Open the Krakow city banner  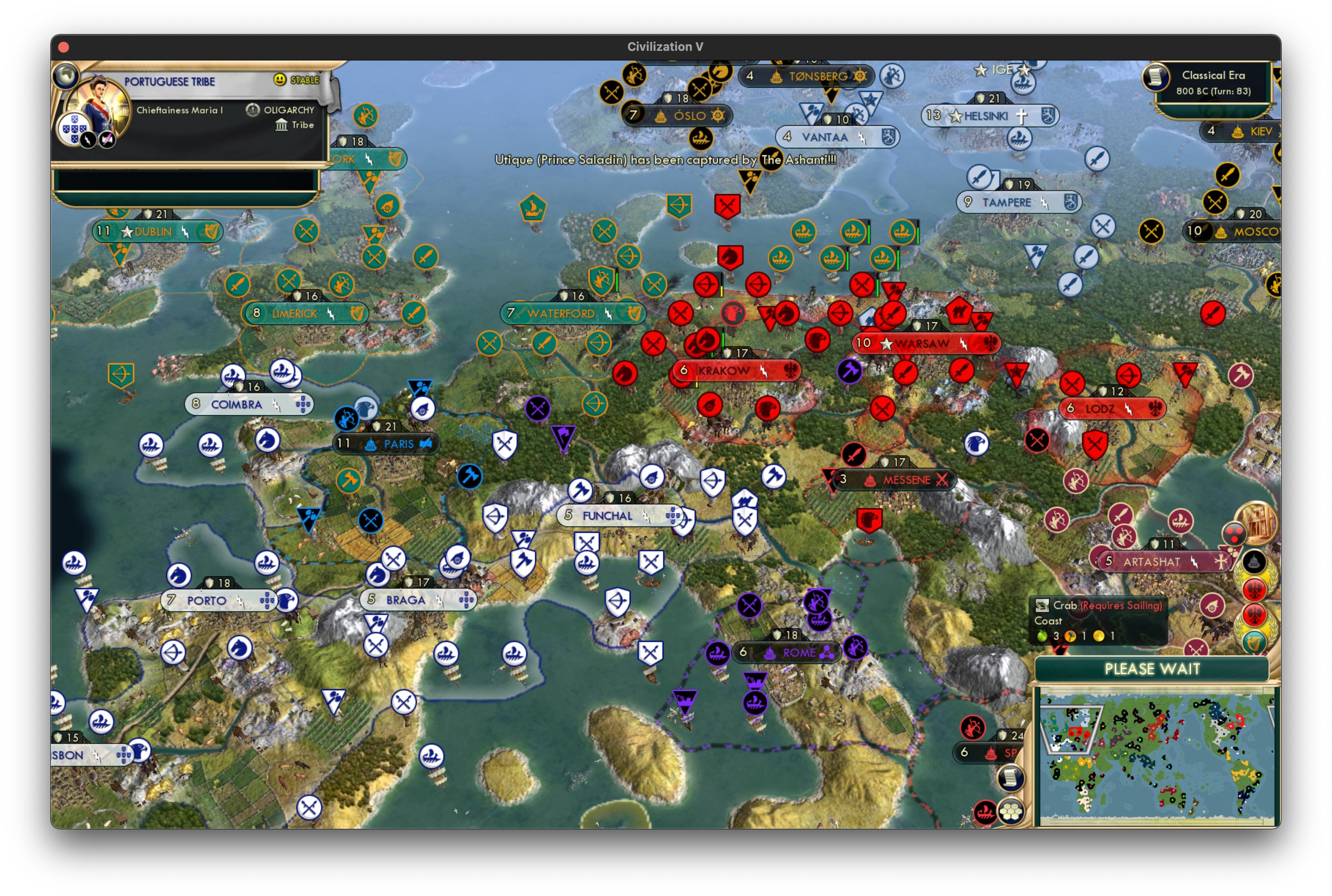click(x=736, y=370)
